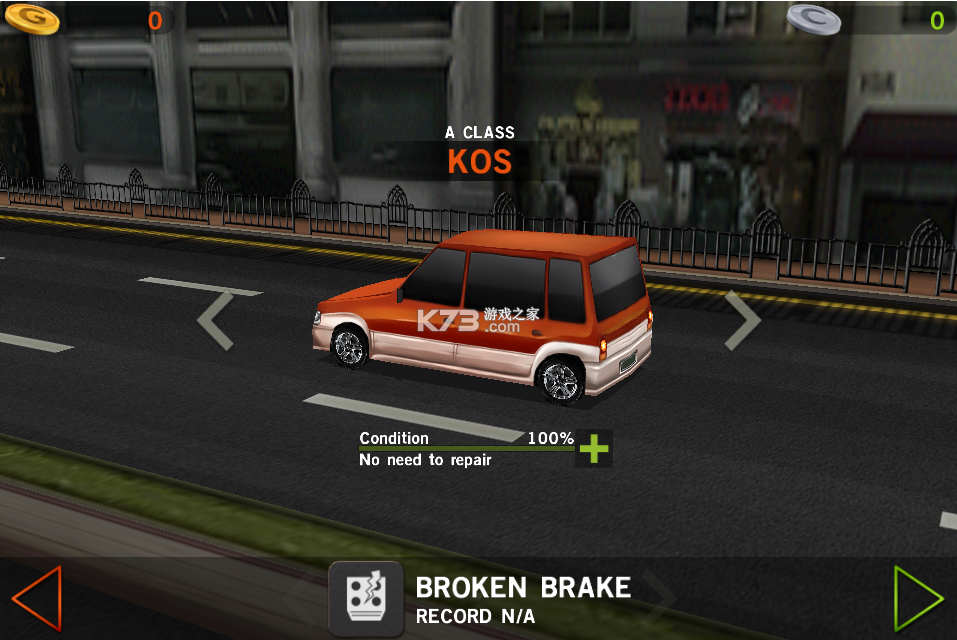
Task: Show the previous car
Action: pos(215,320)
